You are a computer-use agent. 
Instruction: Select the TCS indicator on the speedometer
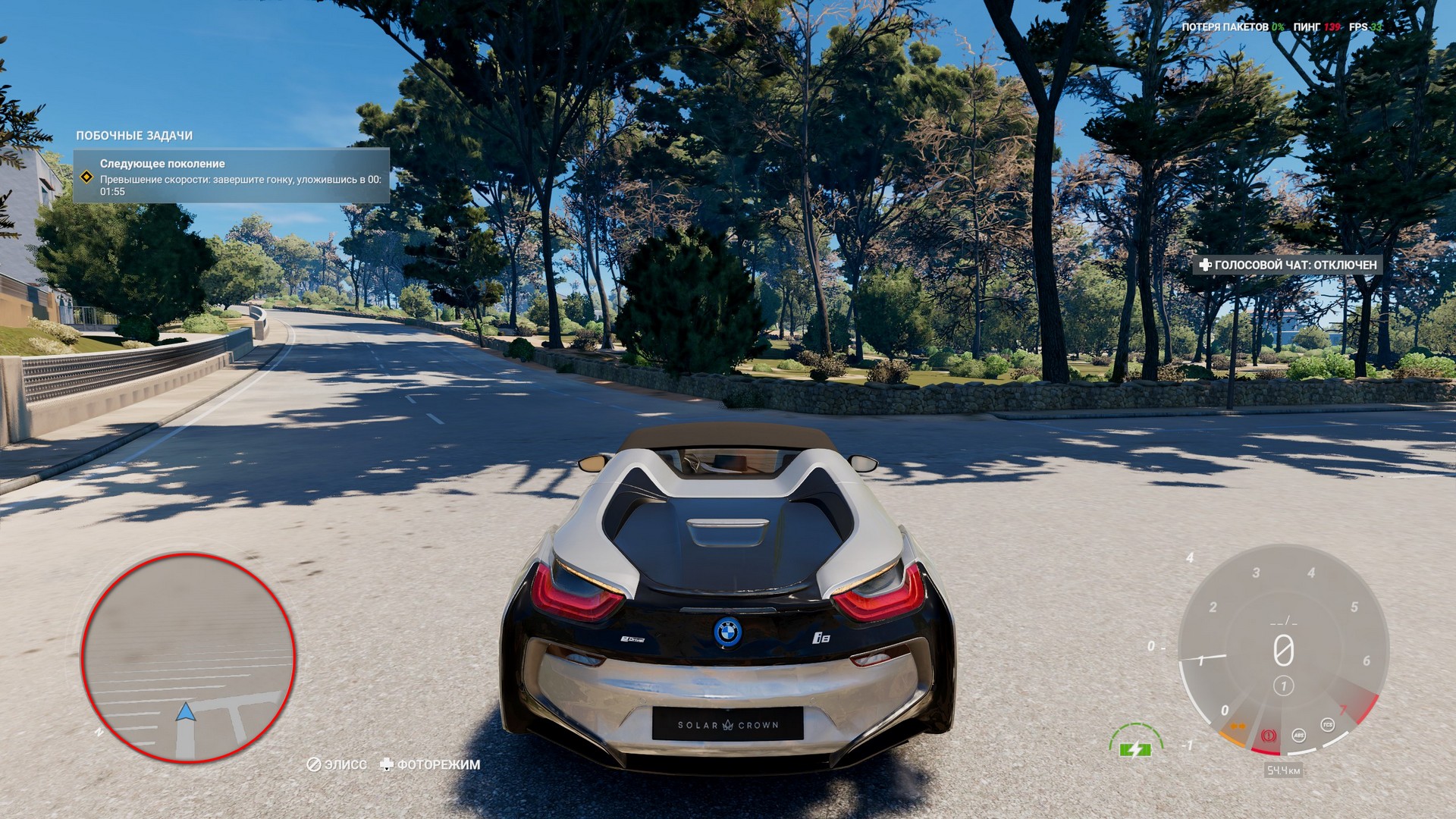[x=1327, y=725]
